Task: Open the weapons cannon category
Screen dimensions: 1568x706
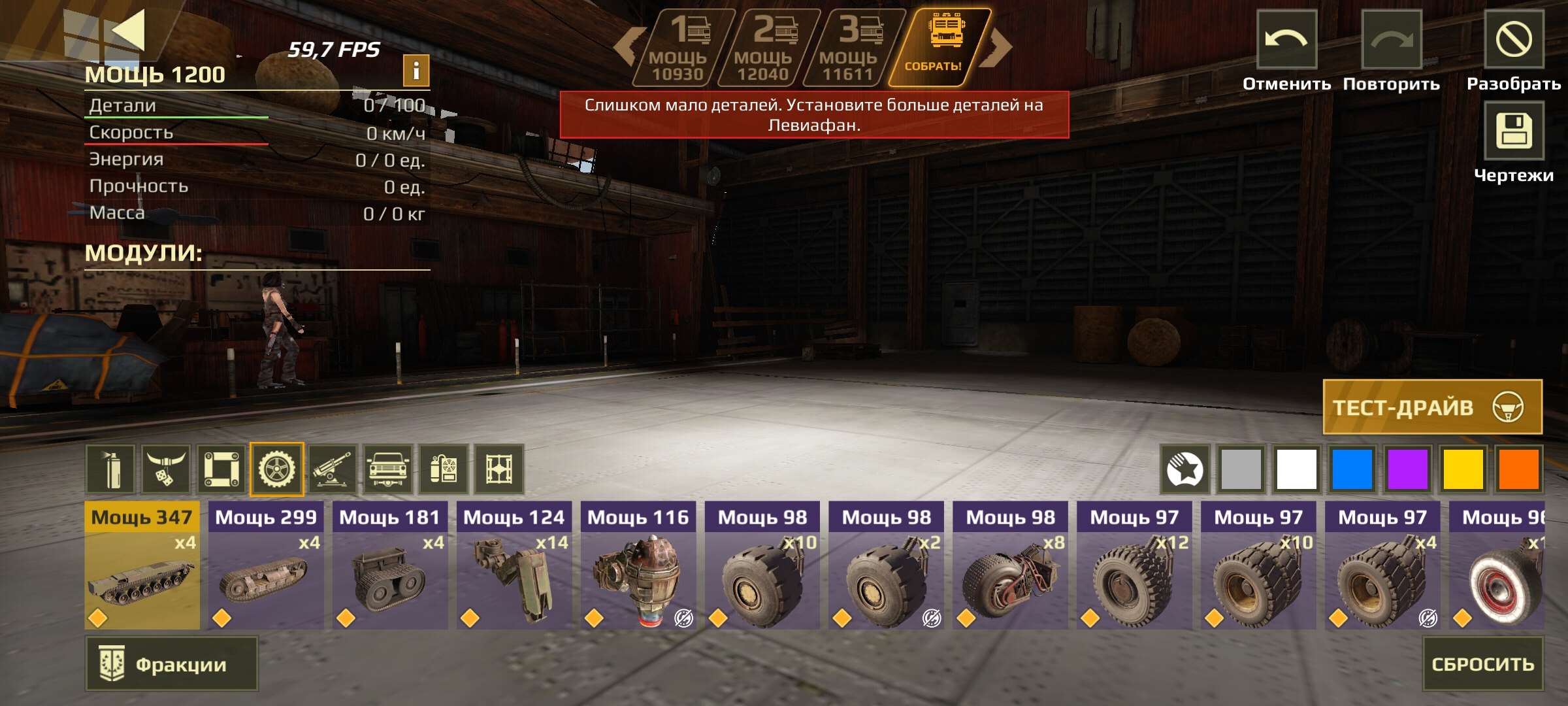Action: coord(333,469)
